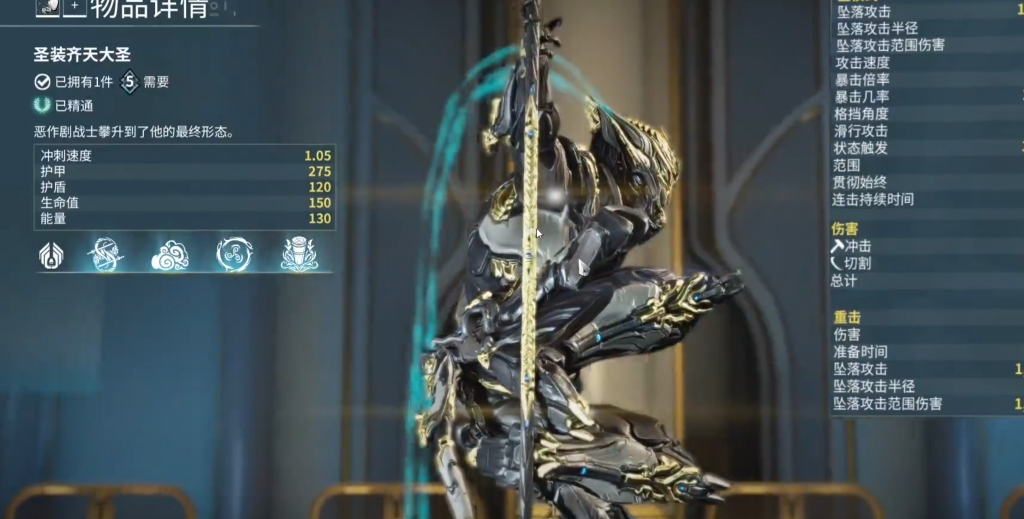Select the Warframe passive ability icon
Screen dimensions: 1024x519
[x=50, y=255]
